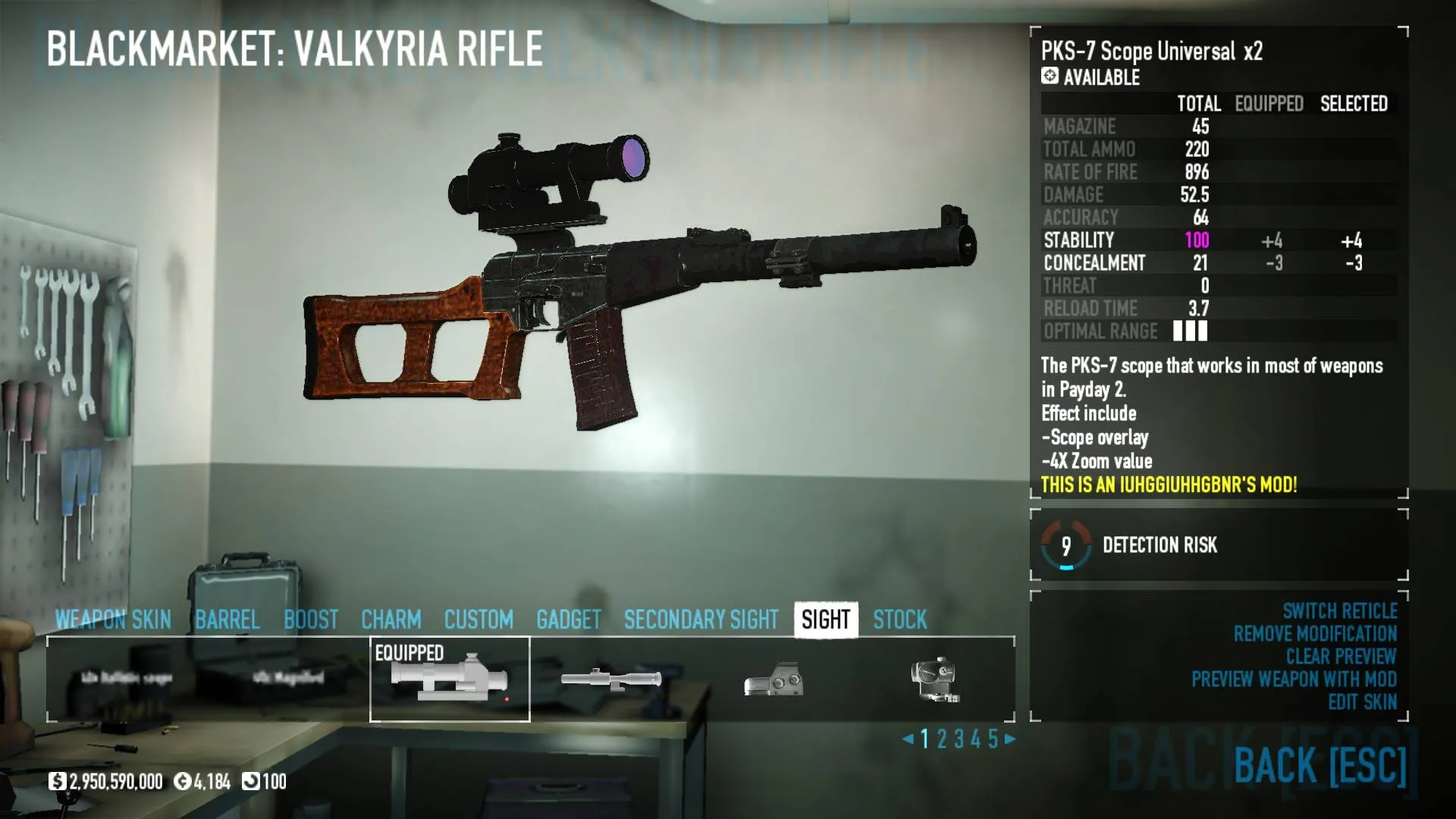Pick the holographic sight mod

tap(773, 679)
